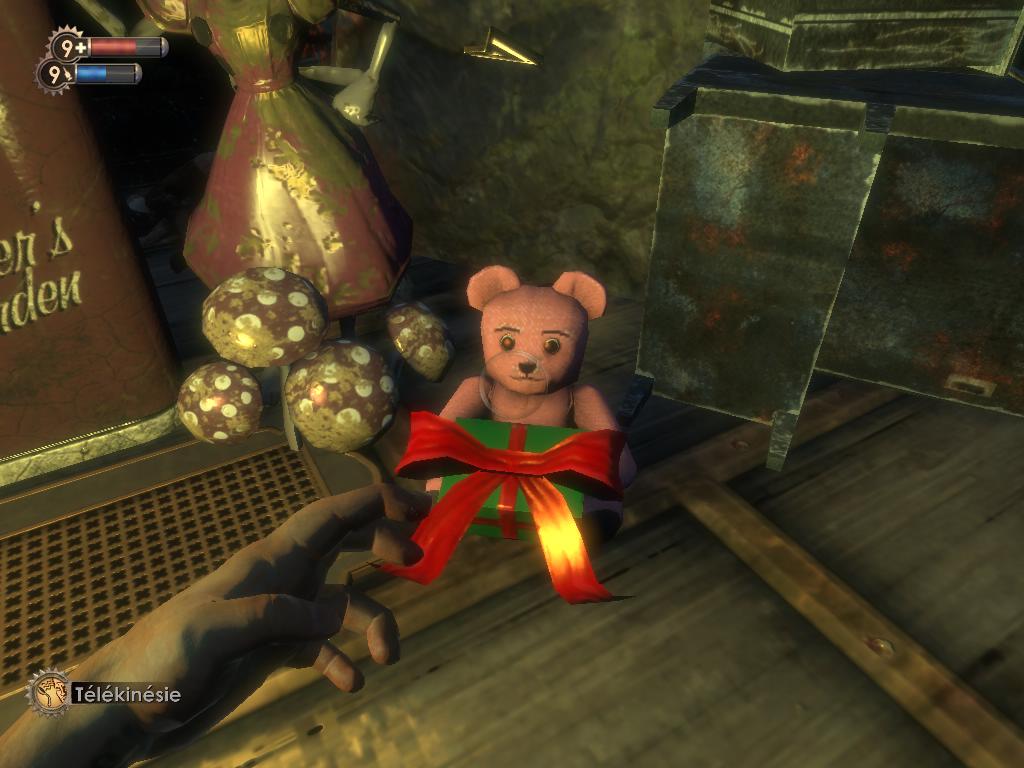Click the first aid kit gear icon

click(x=68, y=46)
